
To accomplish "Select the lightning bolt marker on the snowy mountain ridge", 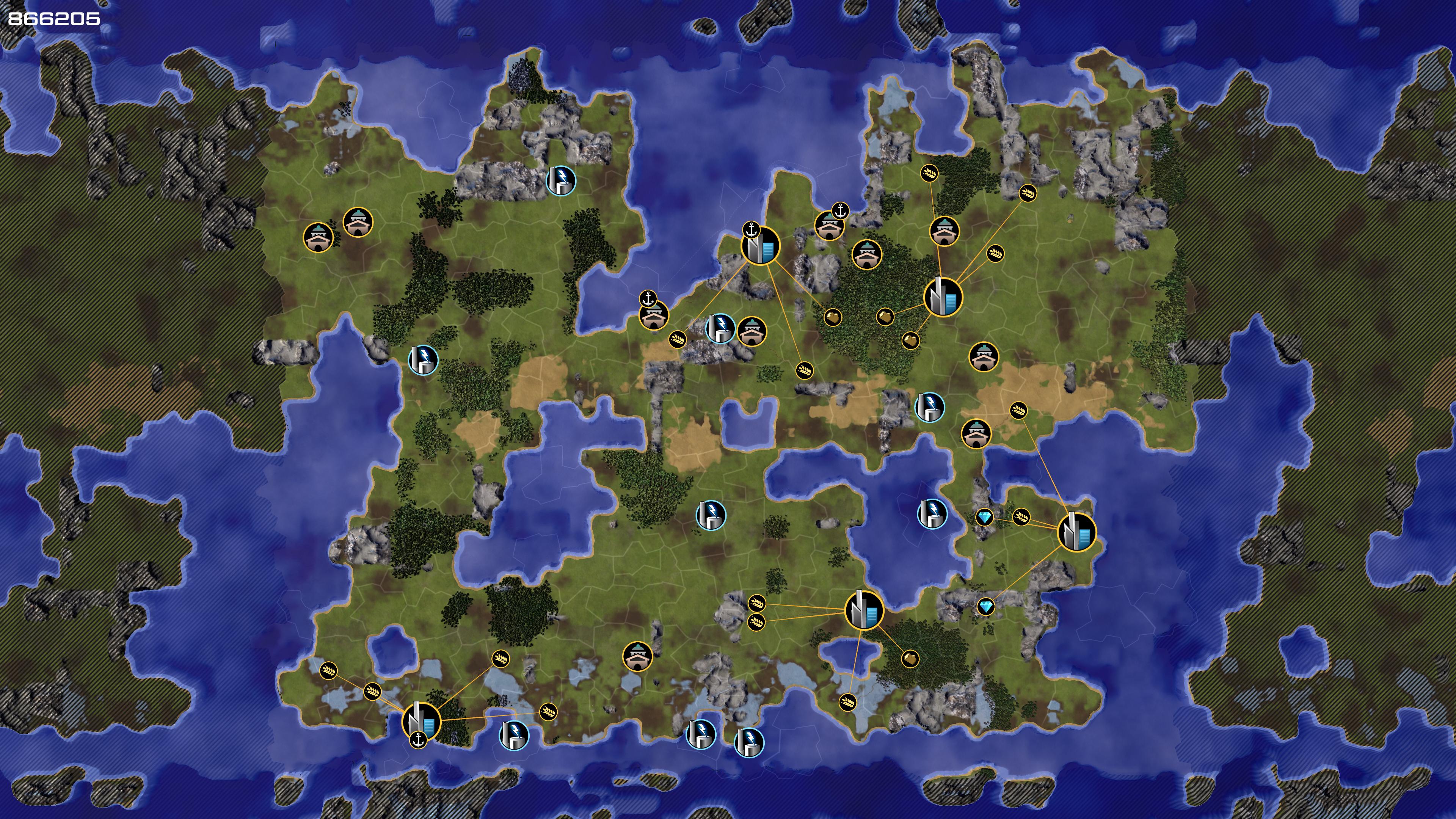I will (x=561, y=181).
